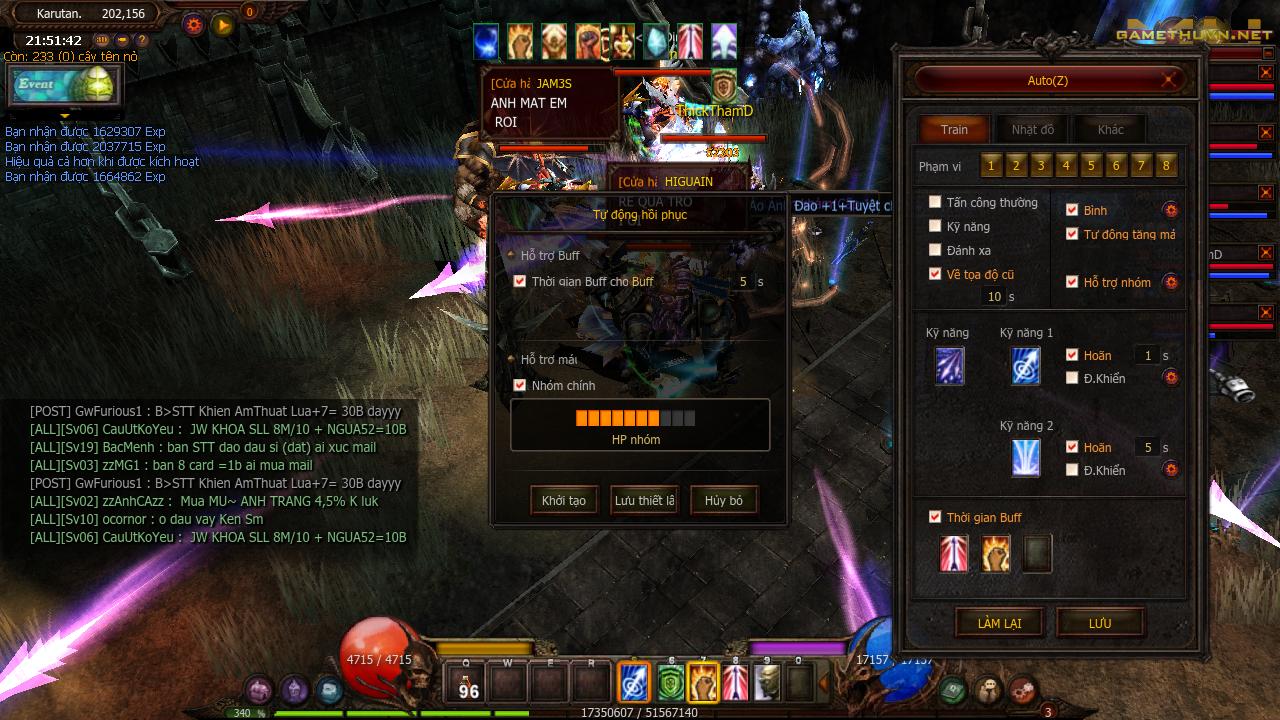
Task: Save auto settings with LƯU button
Action: (1100, 623)
